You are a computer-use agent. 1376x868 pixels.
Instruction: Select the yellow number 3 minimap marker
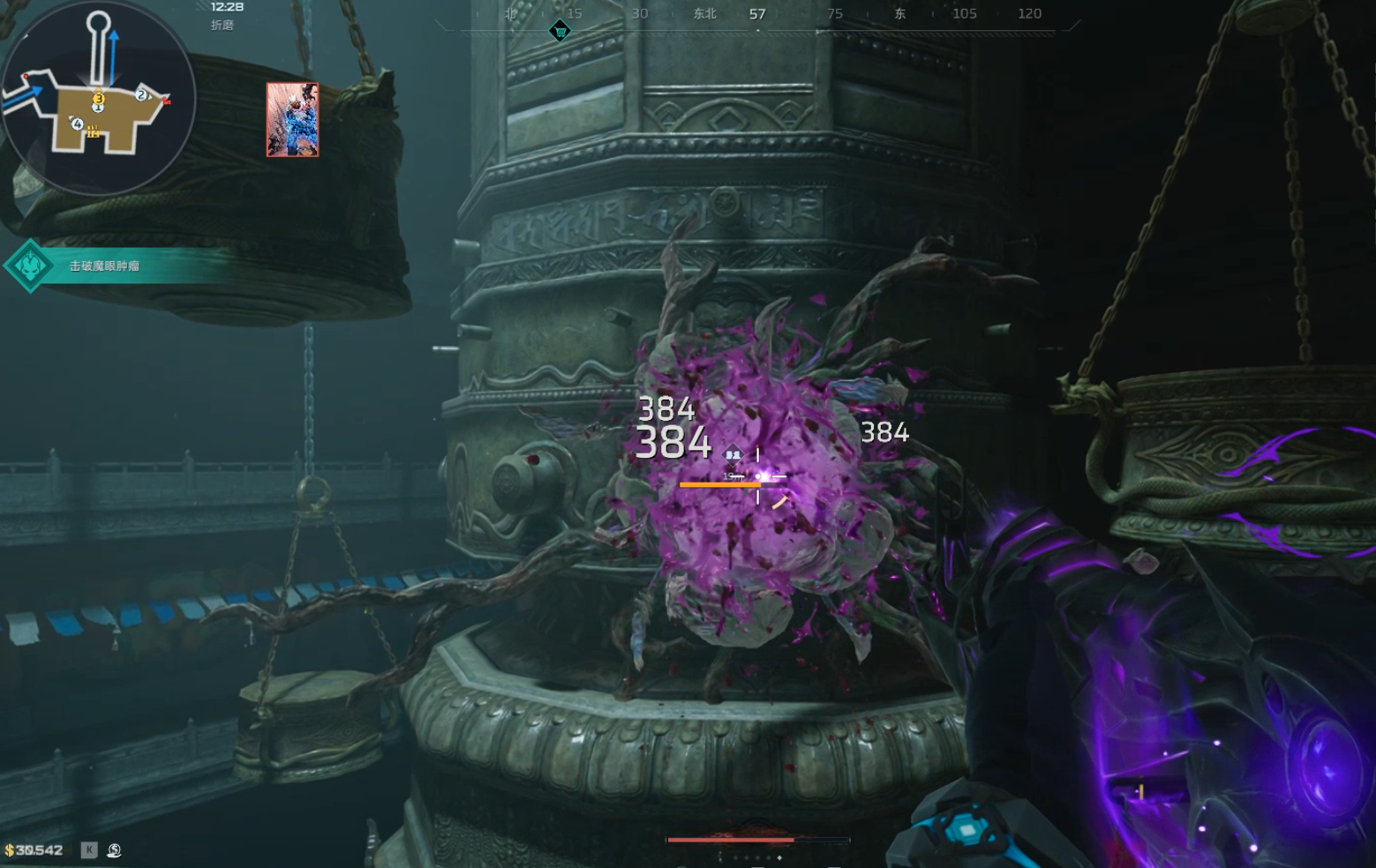tap(99, 99)
